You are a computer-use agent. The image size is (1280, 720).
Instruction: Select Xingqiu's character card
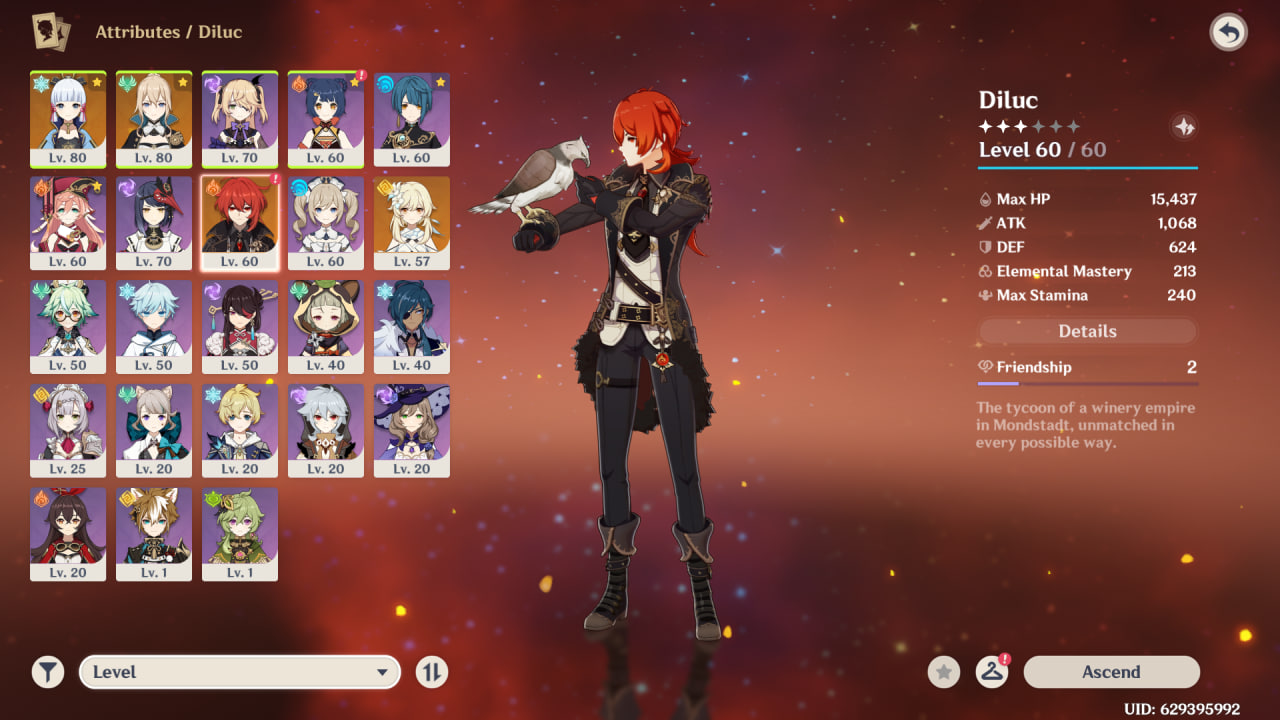[412, 119]
